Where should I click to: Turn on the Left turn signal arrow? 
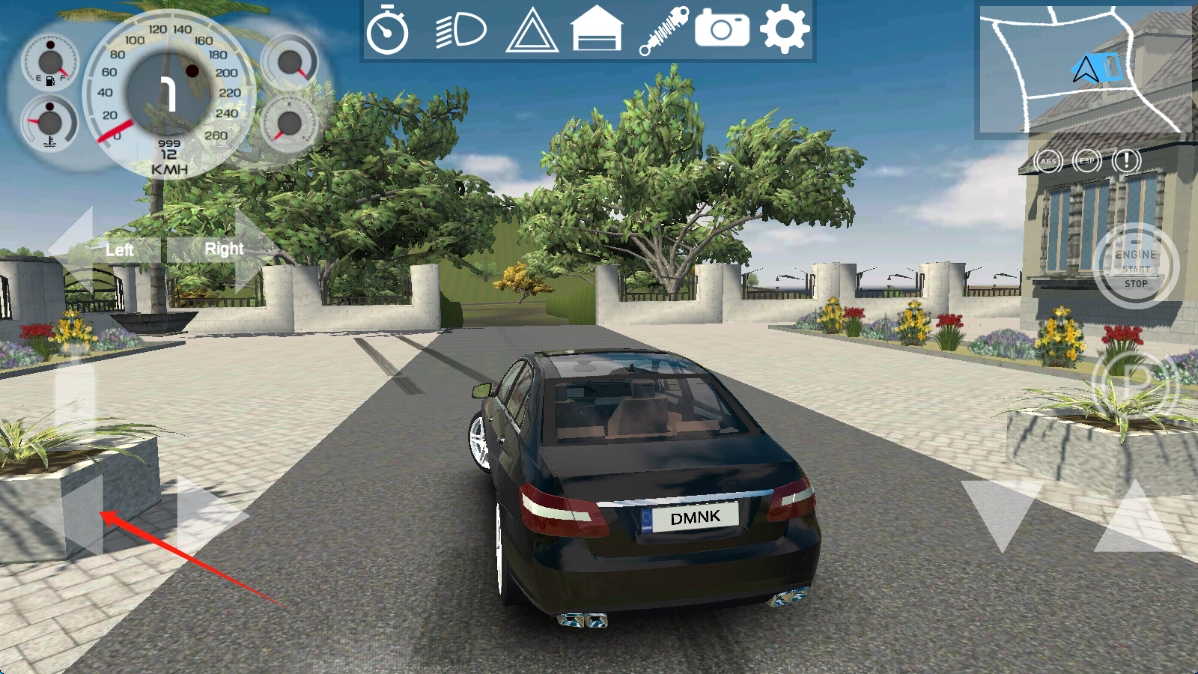(x=98, y=248)
